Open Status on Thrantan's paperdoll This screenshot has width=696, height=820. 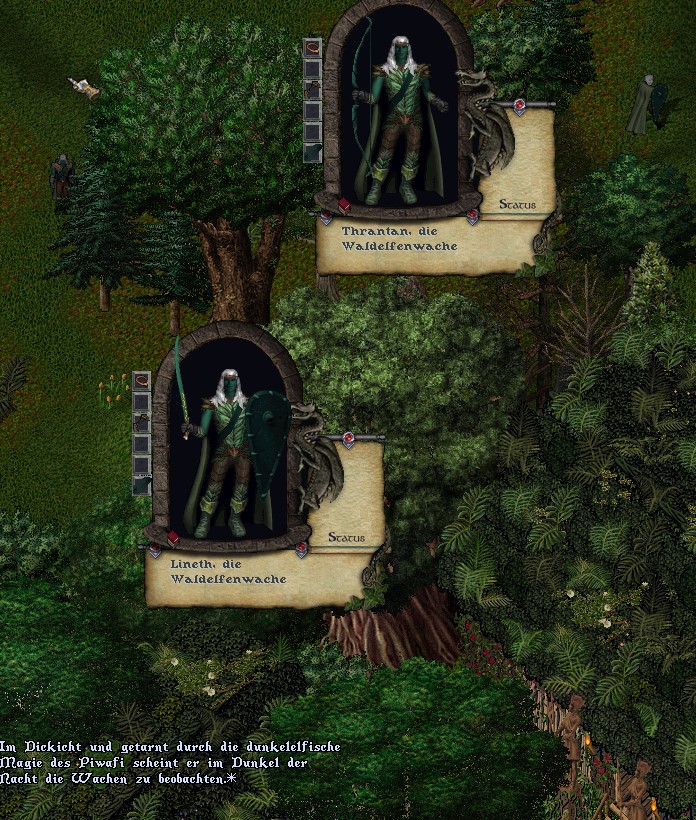click(x=517, y=205)
